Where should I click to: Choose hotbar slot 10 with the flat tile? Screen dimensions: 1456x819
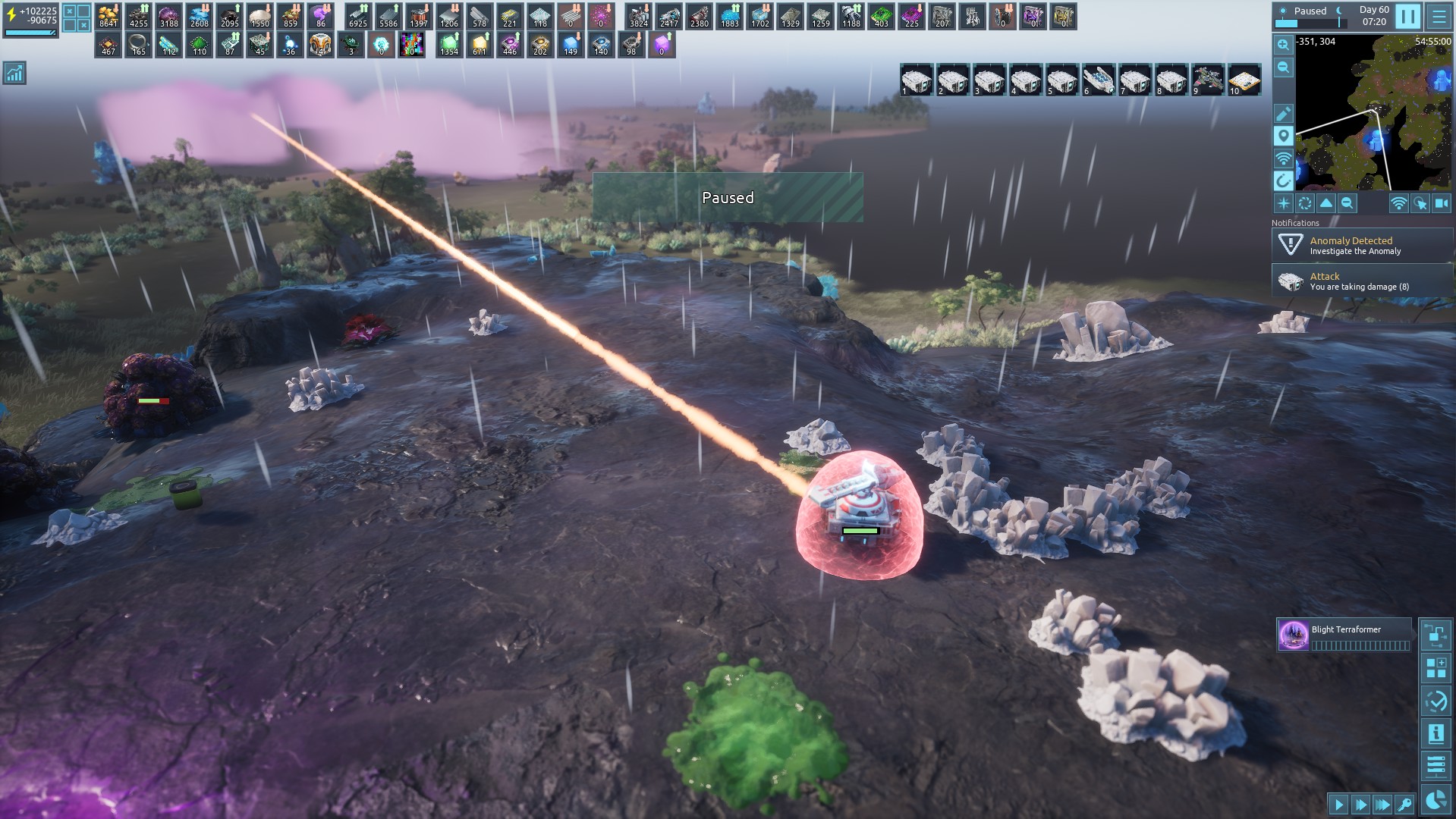(1244, 80)
